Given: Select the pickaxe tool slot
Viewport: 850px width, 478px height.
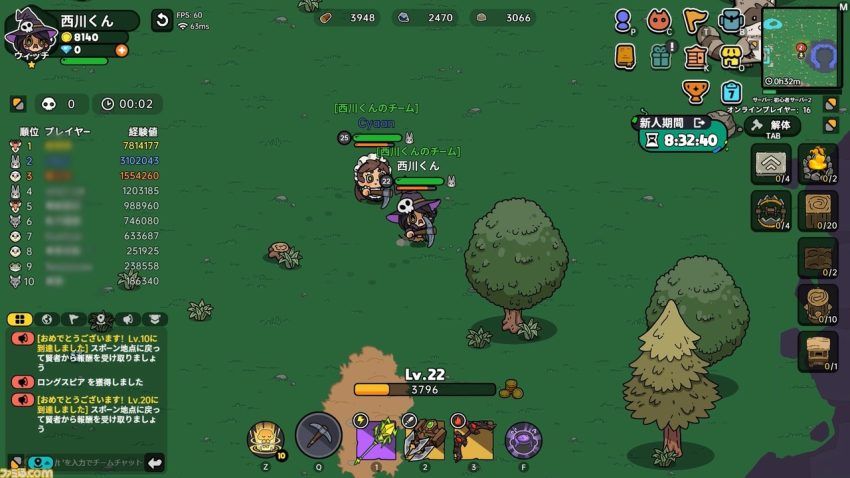Looking at the screenshot, I should [x=319, y=436].
